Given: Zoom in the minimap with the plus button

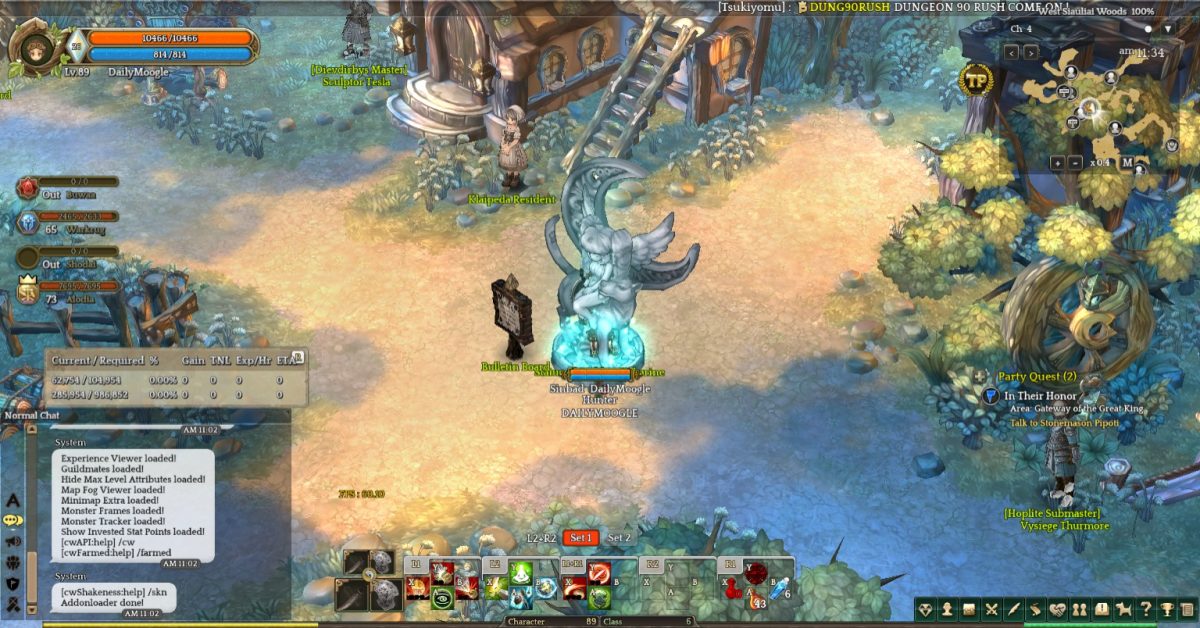Looking at the screenshot, I should (1057, 163).
